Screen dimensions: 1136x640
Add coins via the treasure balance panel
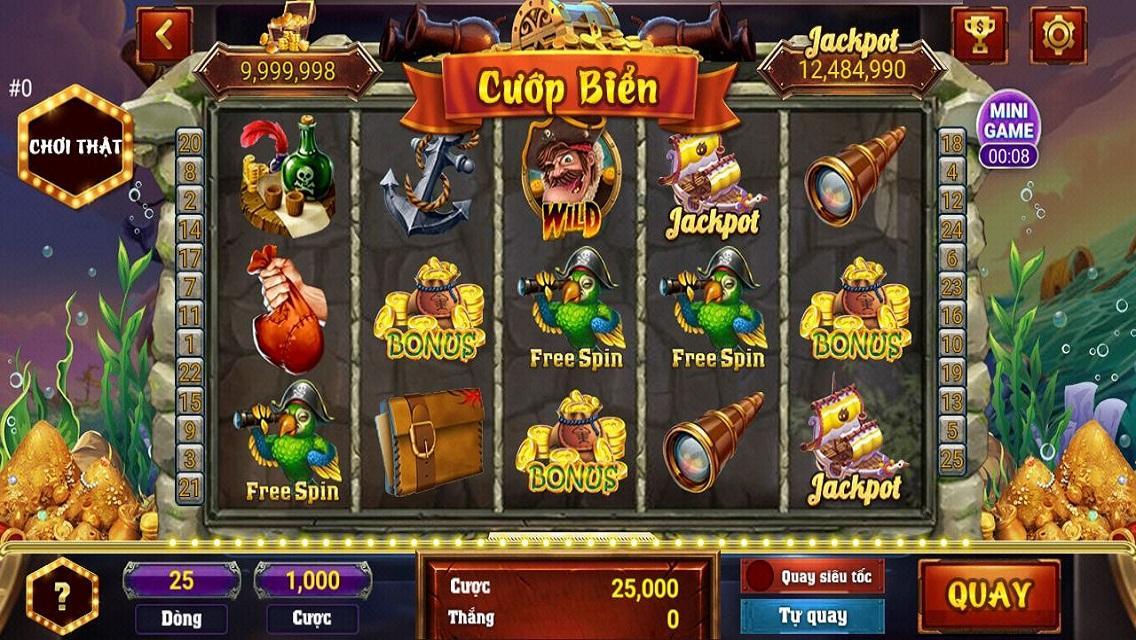tap(287, 69)
